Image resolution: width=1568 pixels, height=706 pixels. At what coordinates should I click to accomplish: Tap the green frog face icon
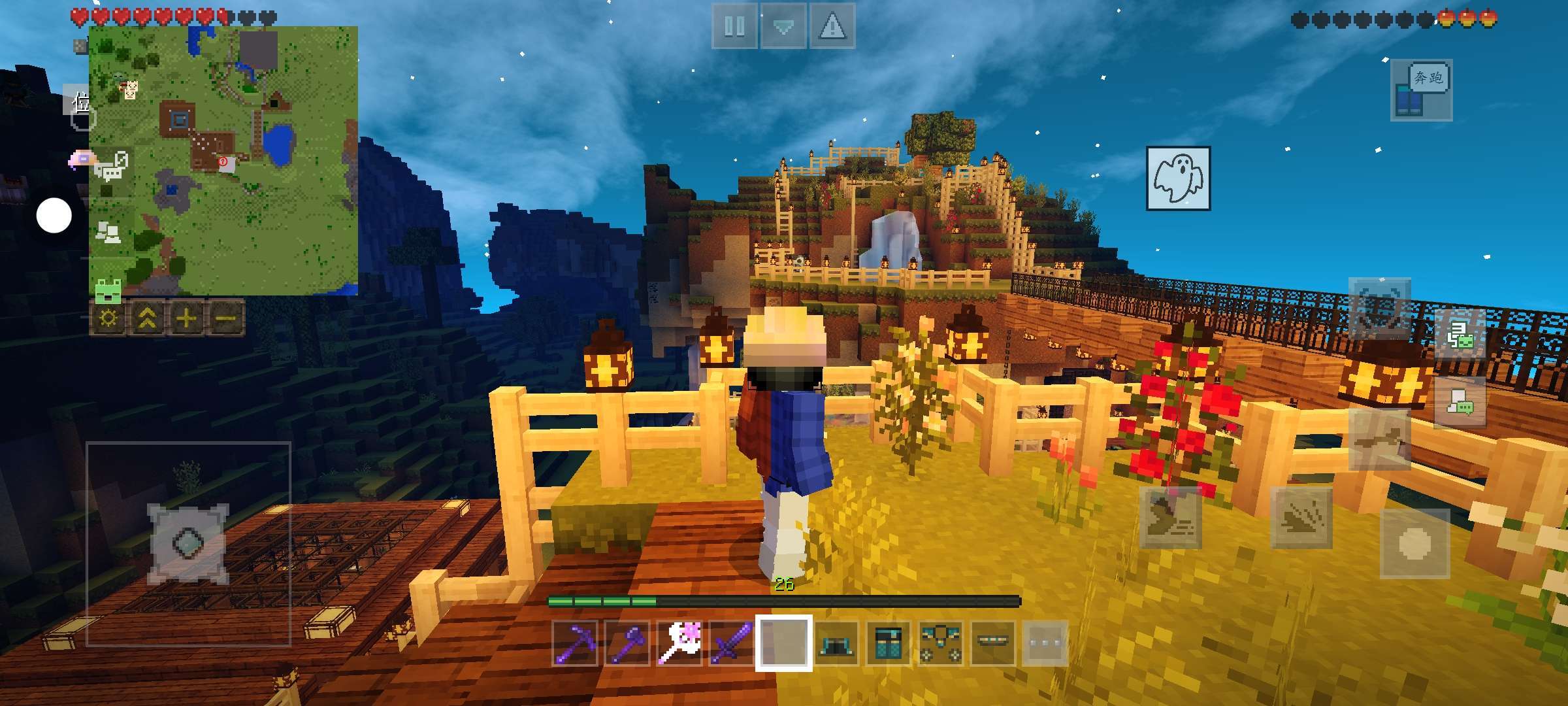(108, 290)
